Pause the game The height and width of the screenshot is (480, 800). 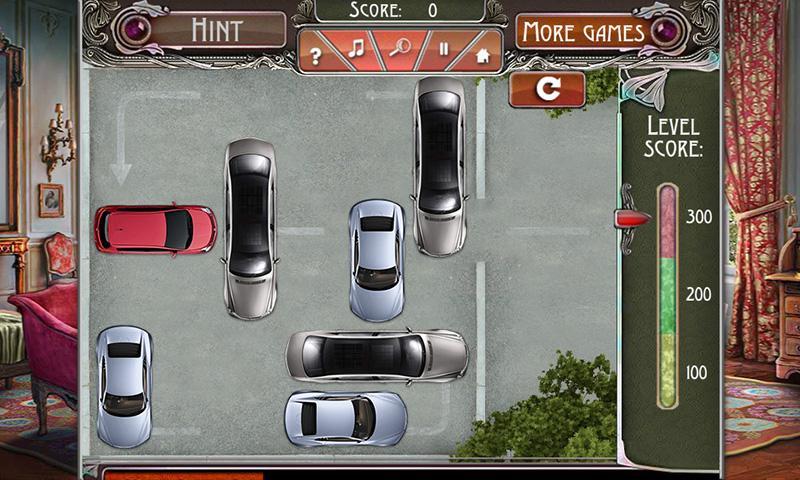pos(444,51)
